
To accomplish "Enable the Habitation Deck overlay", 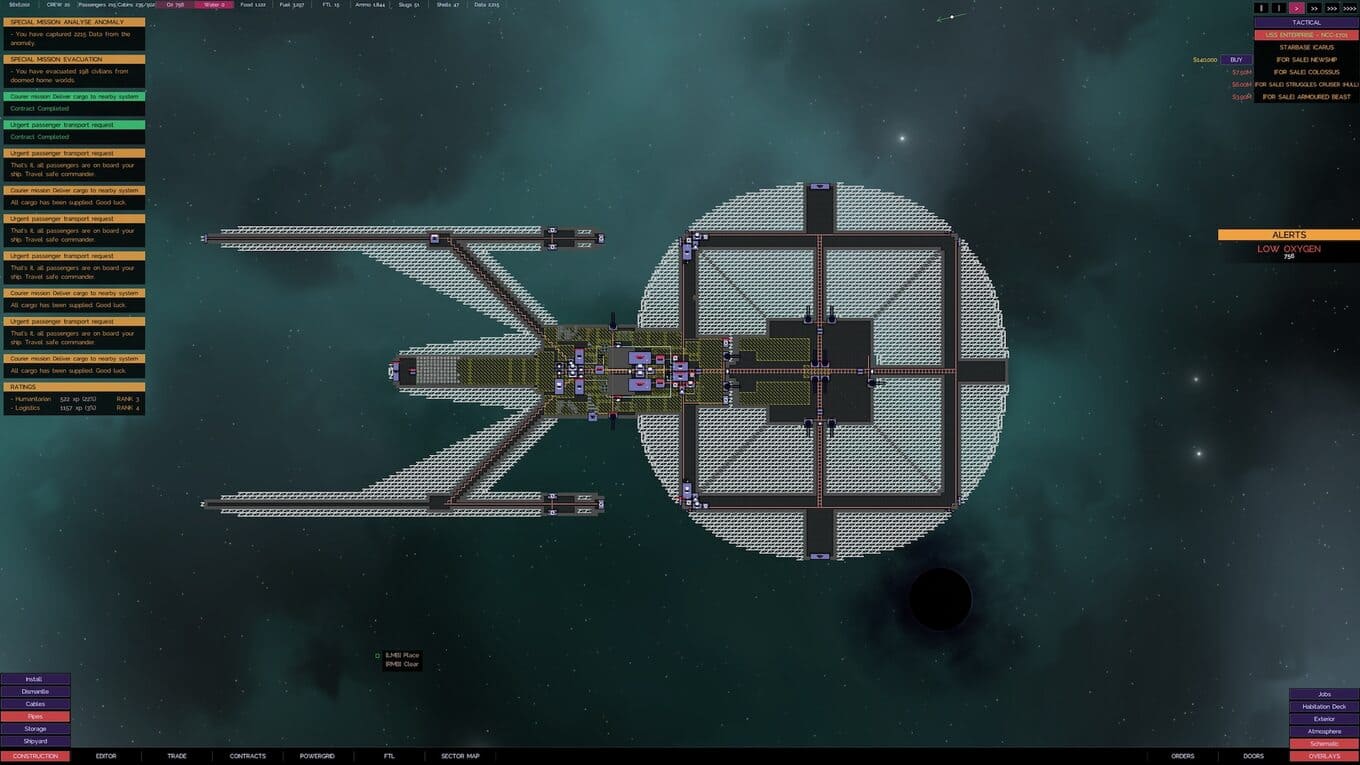I will point(1324,706).
